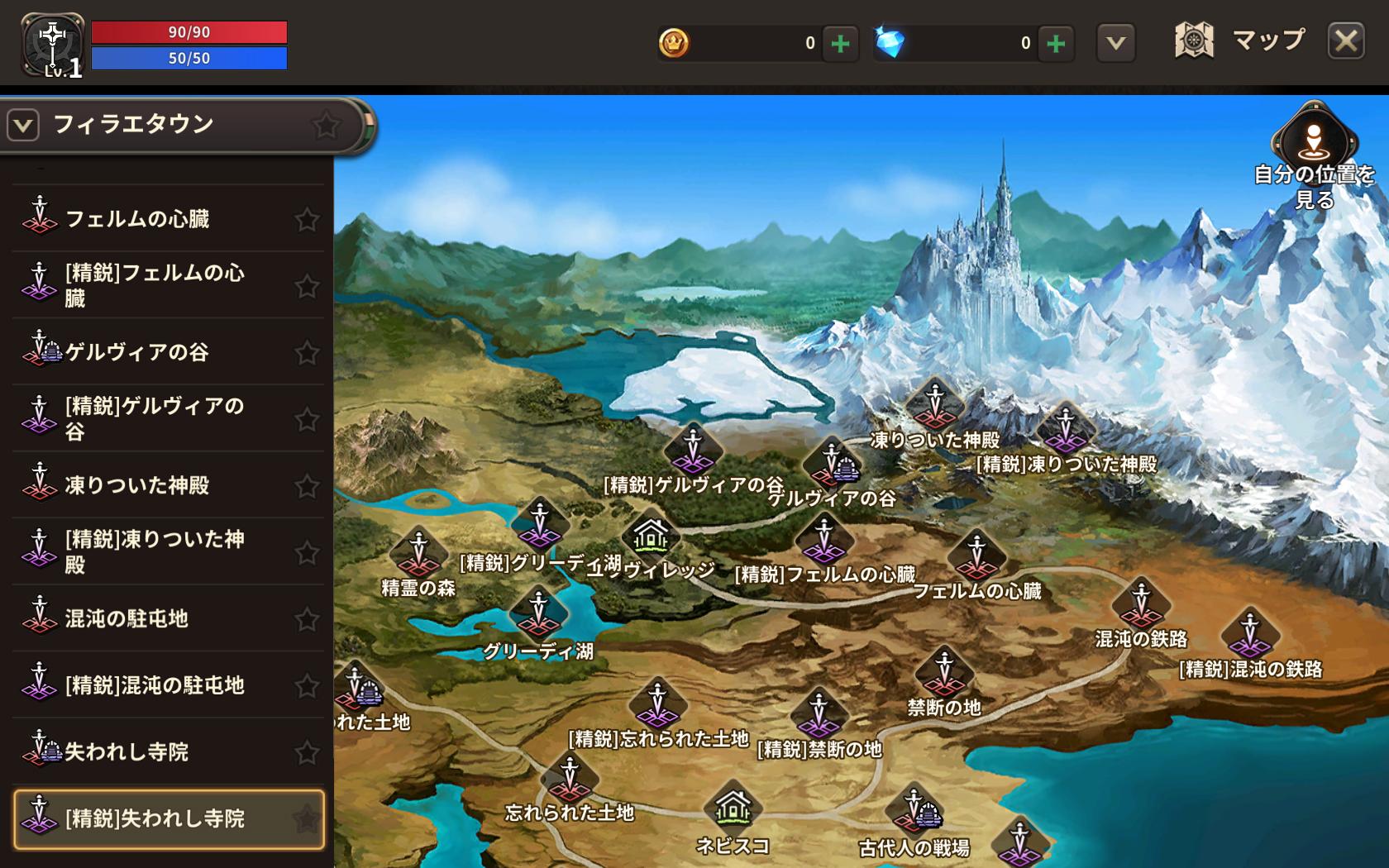The width and height of the screenshot is (1389, 868).
Task: Select the 禁断の地 map marker
Action: coord(944,671)
